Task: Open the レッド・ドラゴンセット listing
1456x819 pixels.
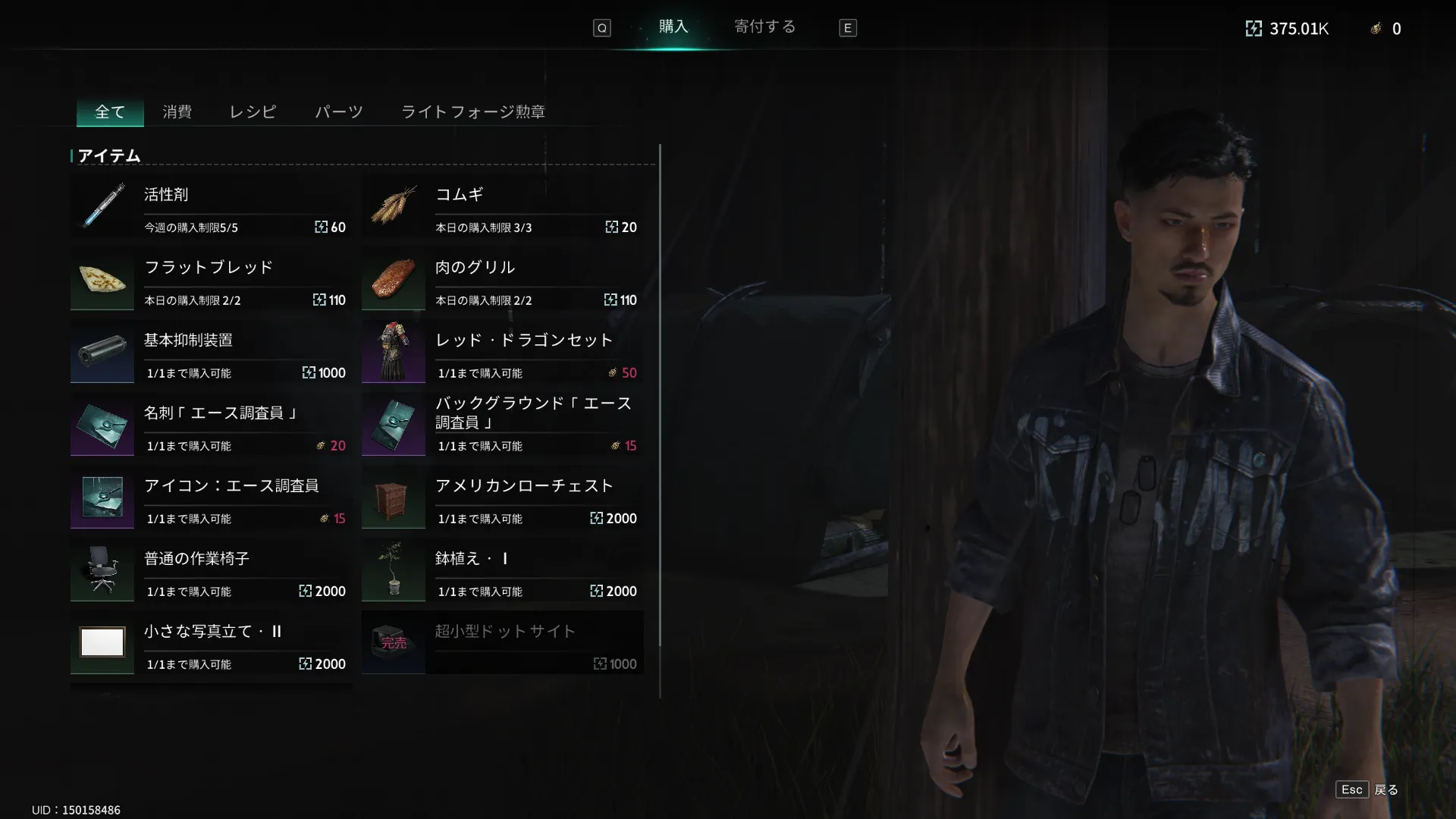Action: point(502,353)
